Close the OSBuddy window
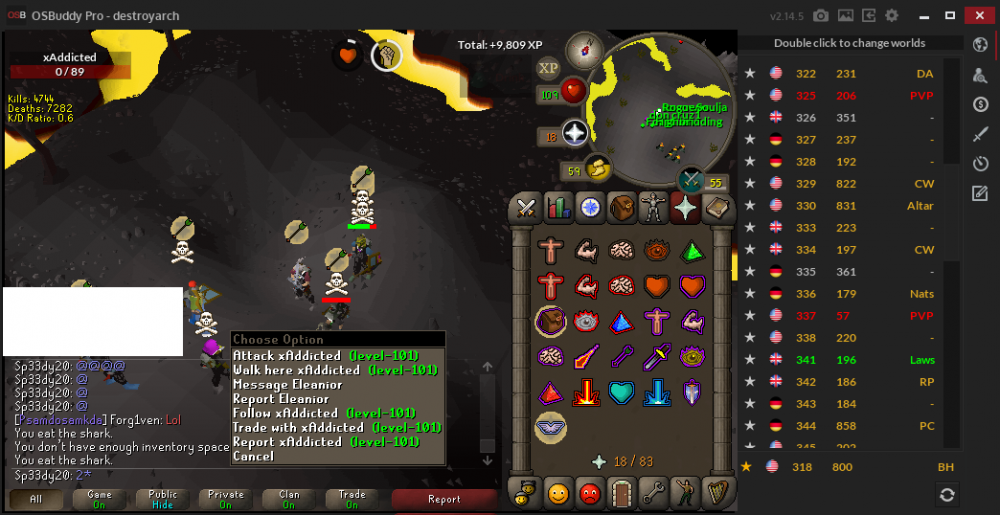This screenshot has width=1000, height=515. pyautogui.click(x=977, y=15)
